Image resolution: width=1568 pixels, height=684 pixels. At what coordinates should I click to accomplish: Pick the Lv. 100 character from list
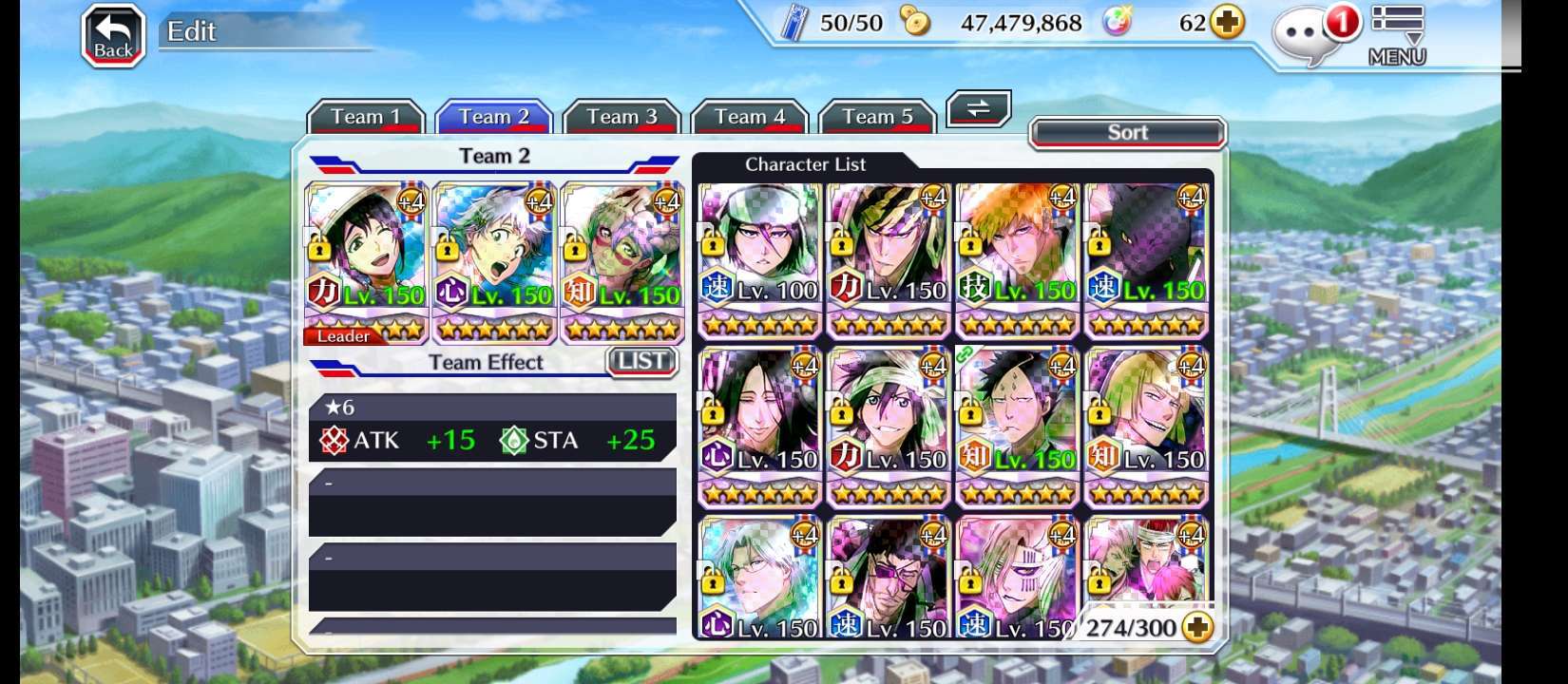[759, 258]
